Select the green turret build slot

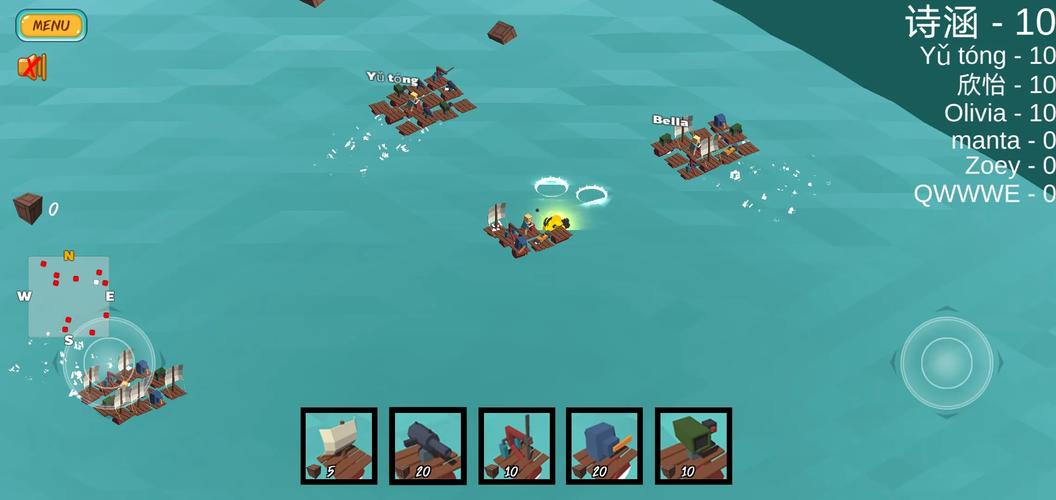click(x=693, y=445)
